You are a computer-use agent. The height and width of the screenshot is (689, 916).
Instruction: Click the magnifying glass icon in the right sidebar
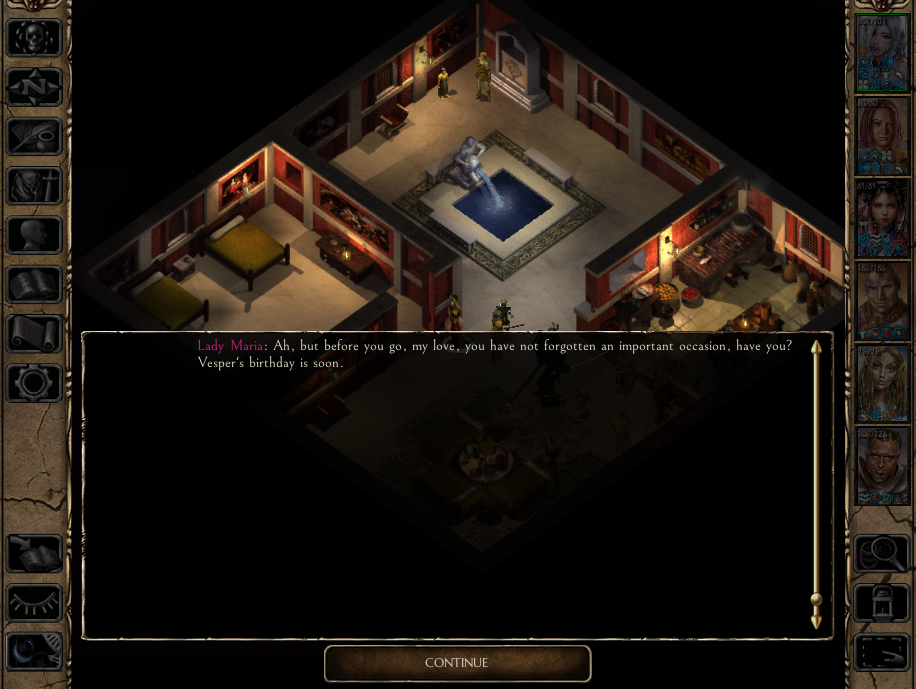click(881, 553)
